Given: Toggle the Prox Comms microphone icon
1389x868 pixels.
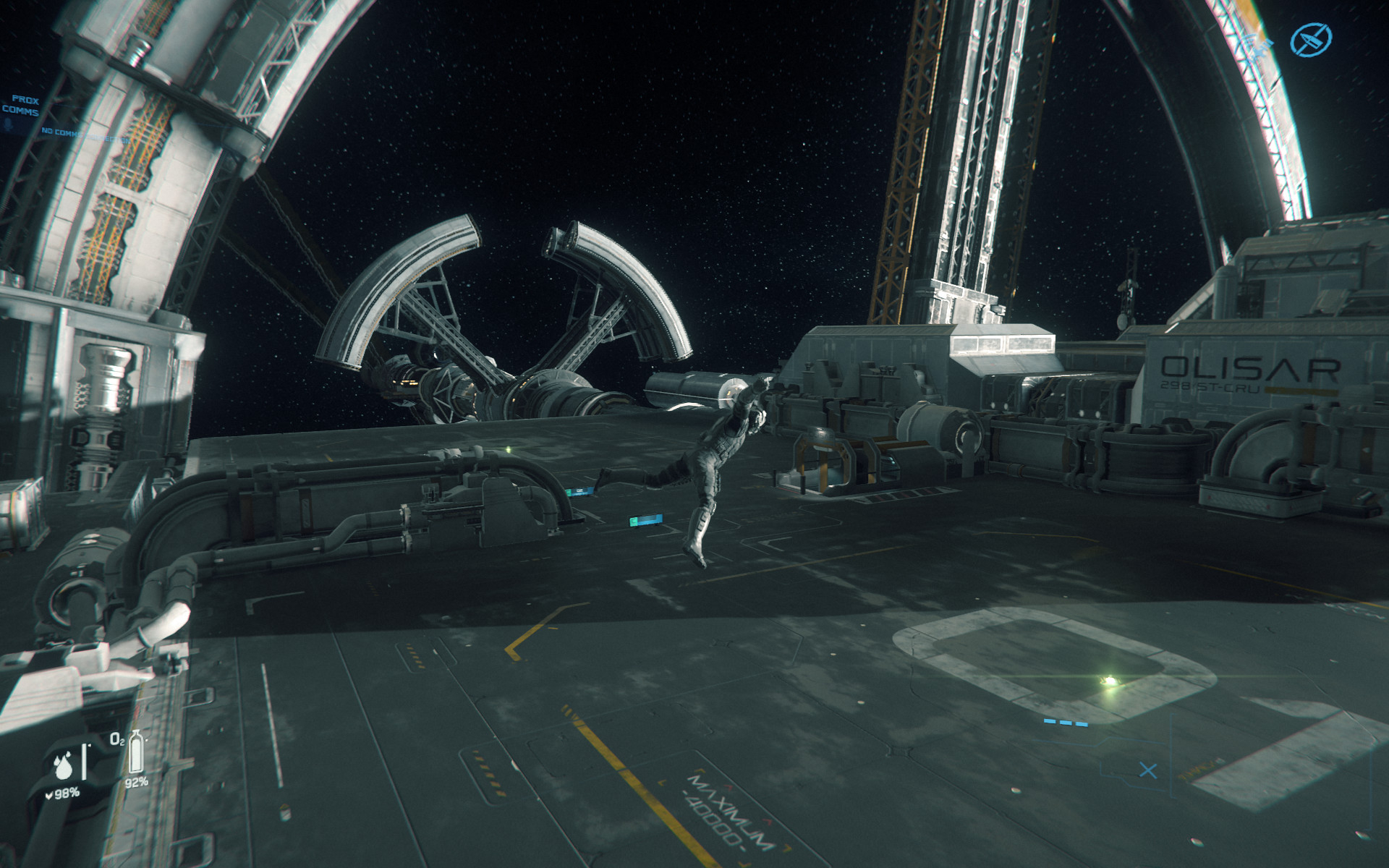Looking at the screenshot, I should [x=9, y=124].
